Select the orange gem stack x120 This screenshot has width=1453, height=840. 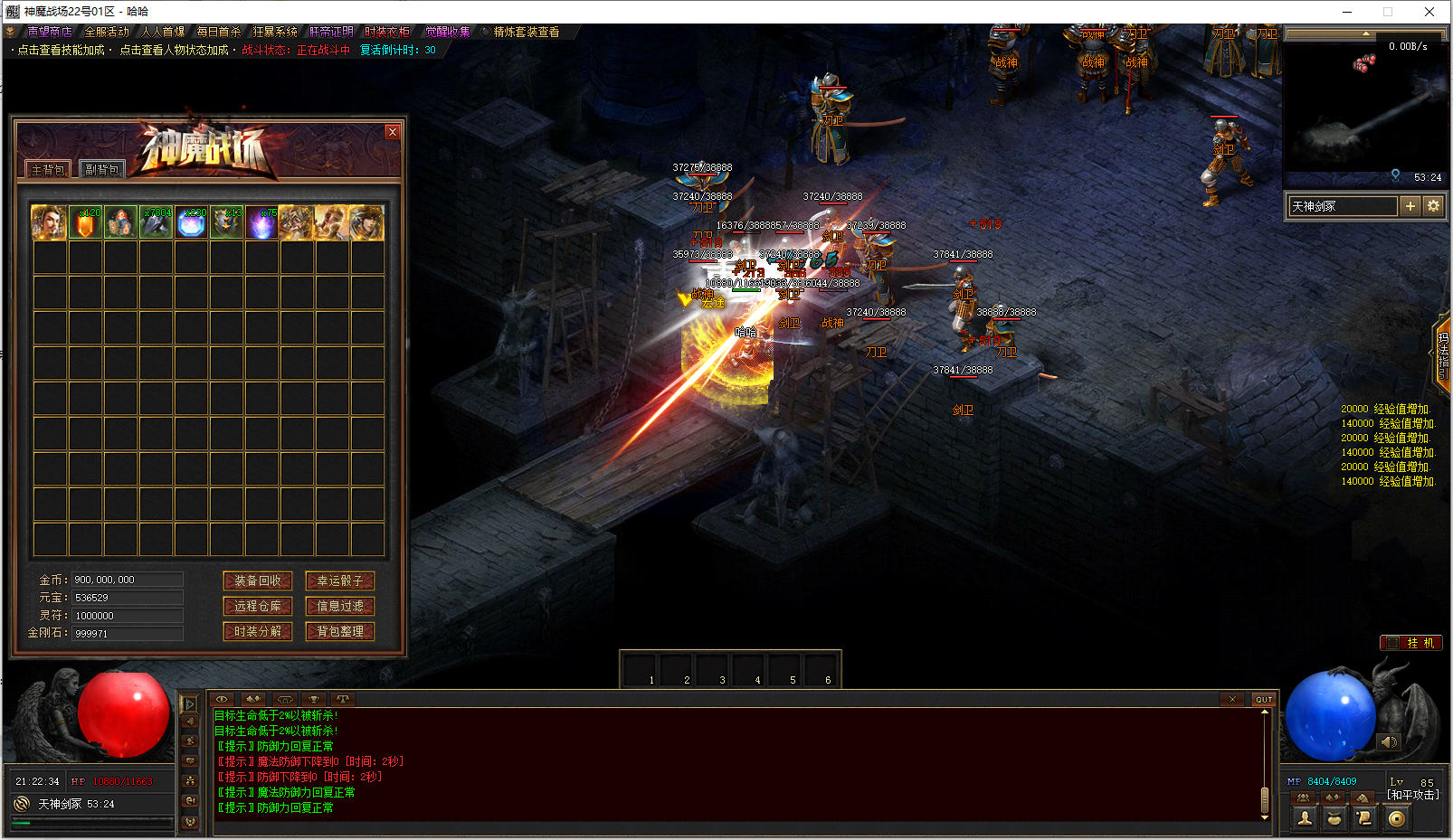point(85,222)
